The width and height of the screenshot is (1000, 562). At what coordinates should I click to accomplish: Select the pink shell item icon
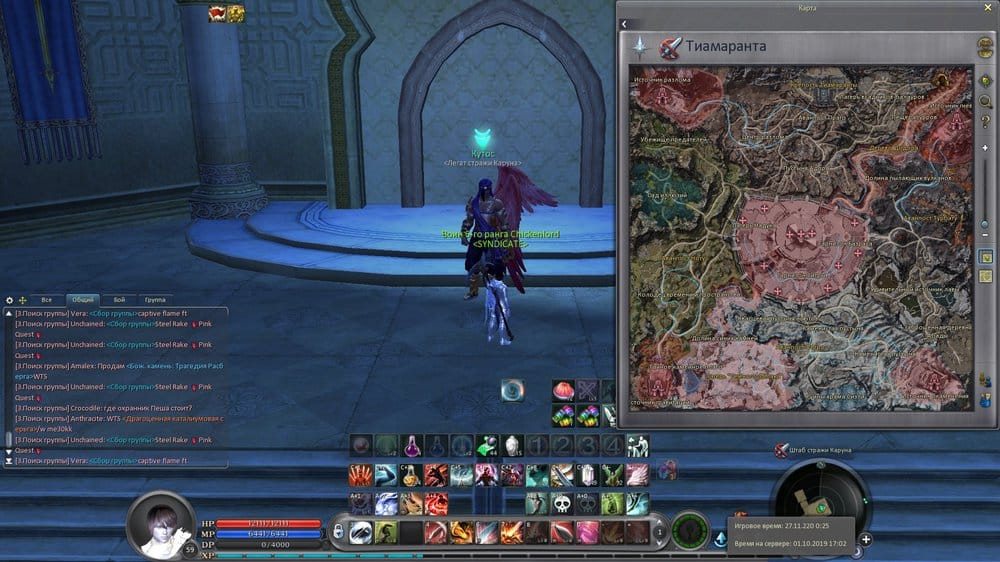pos(563,391)
